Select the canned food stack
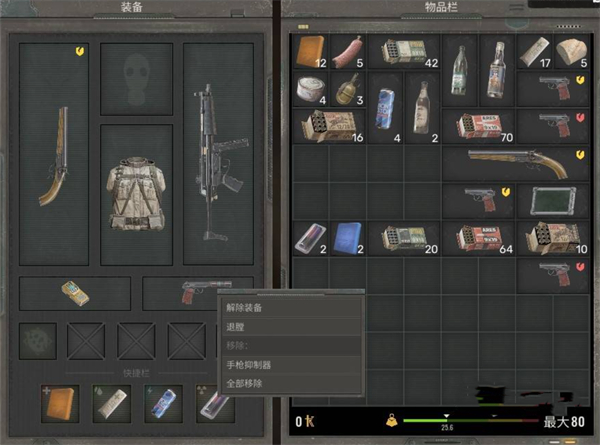600x445 pixels. tap(310, 91)
